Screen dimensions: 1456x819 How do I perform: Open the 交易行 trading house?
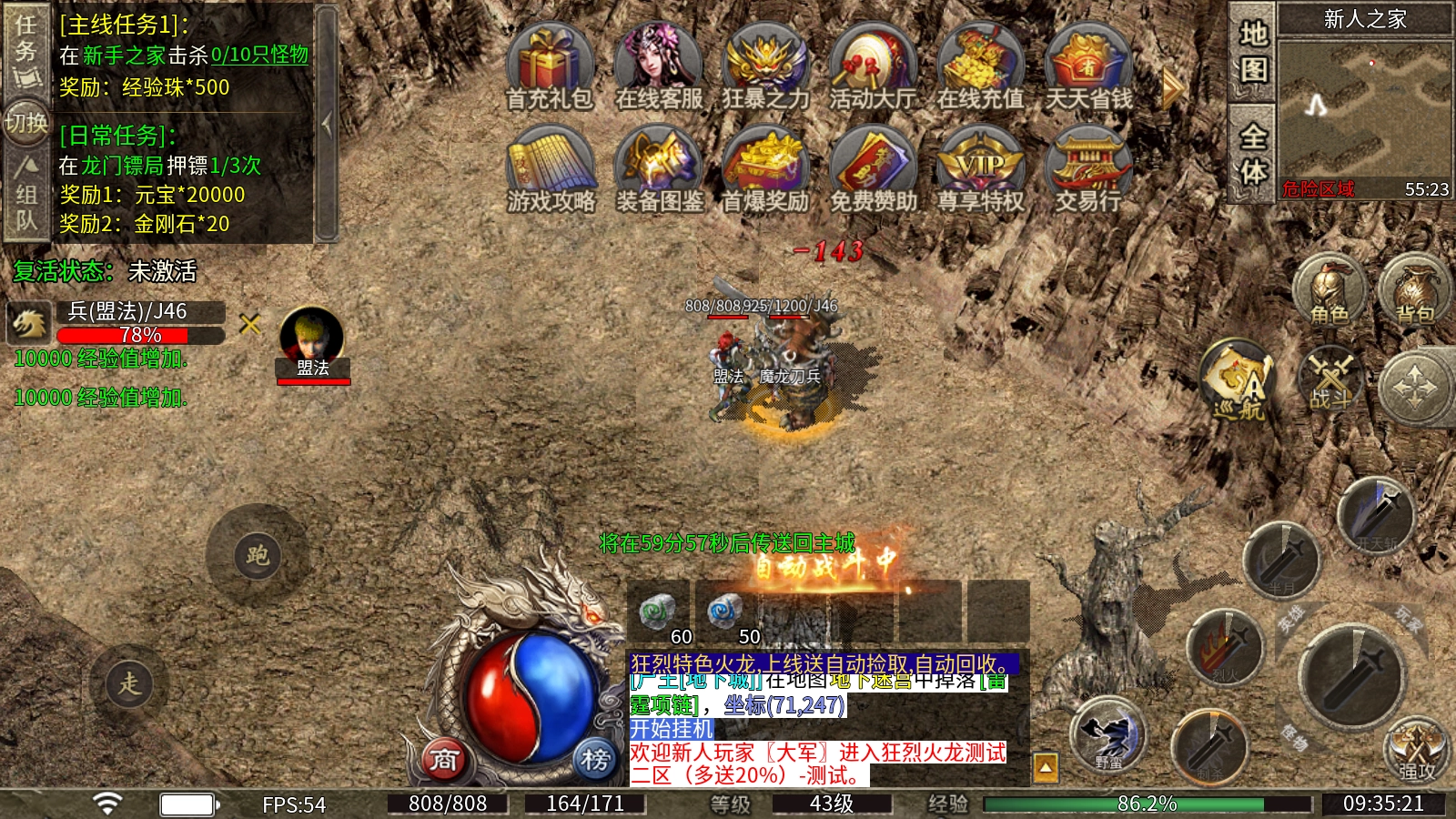(x=1087, y=171)
